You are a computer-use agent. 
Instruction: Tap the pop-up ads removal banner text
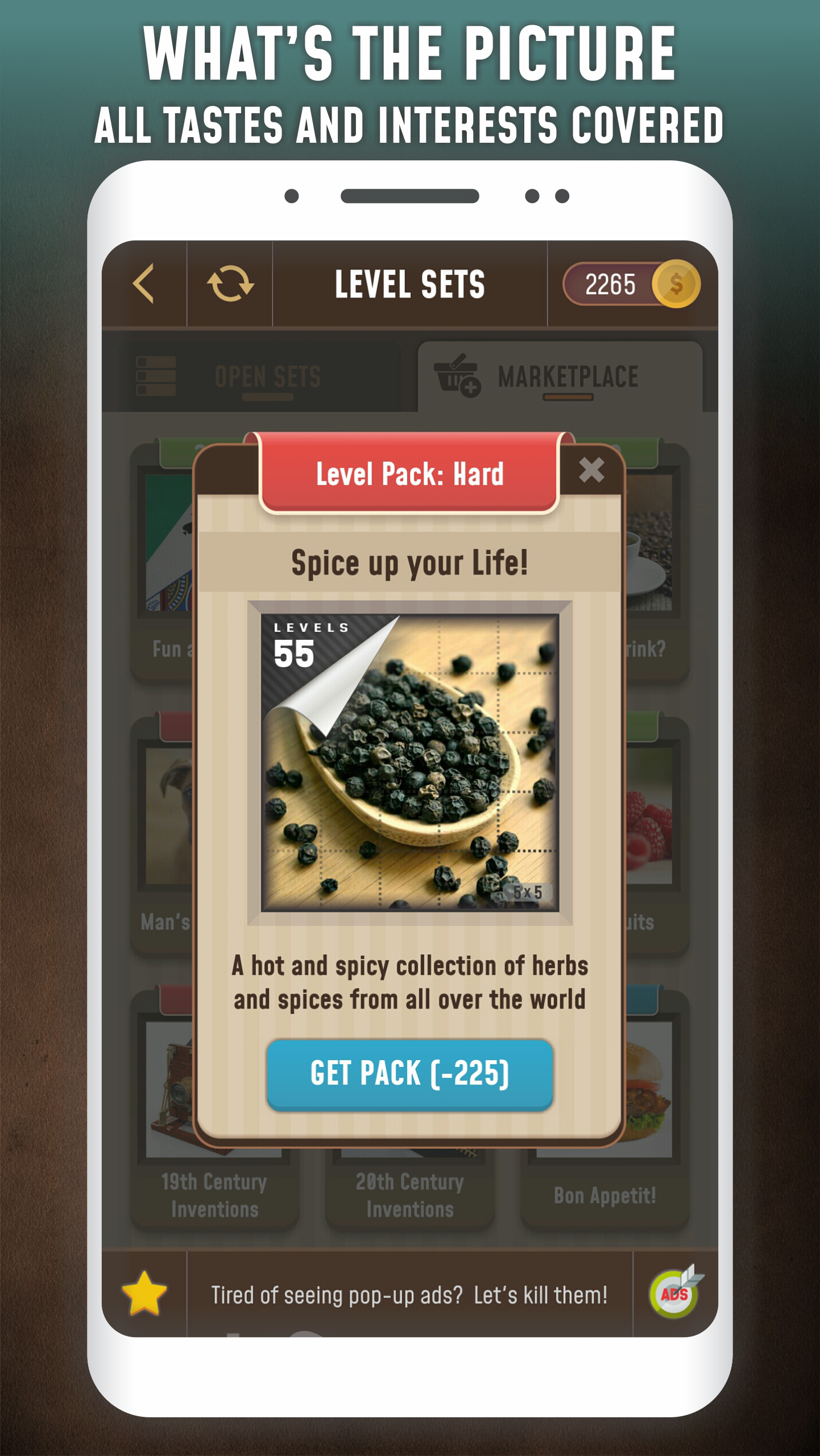(409, 1295)
